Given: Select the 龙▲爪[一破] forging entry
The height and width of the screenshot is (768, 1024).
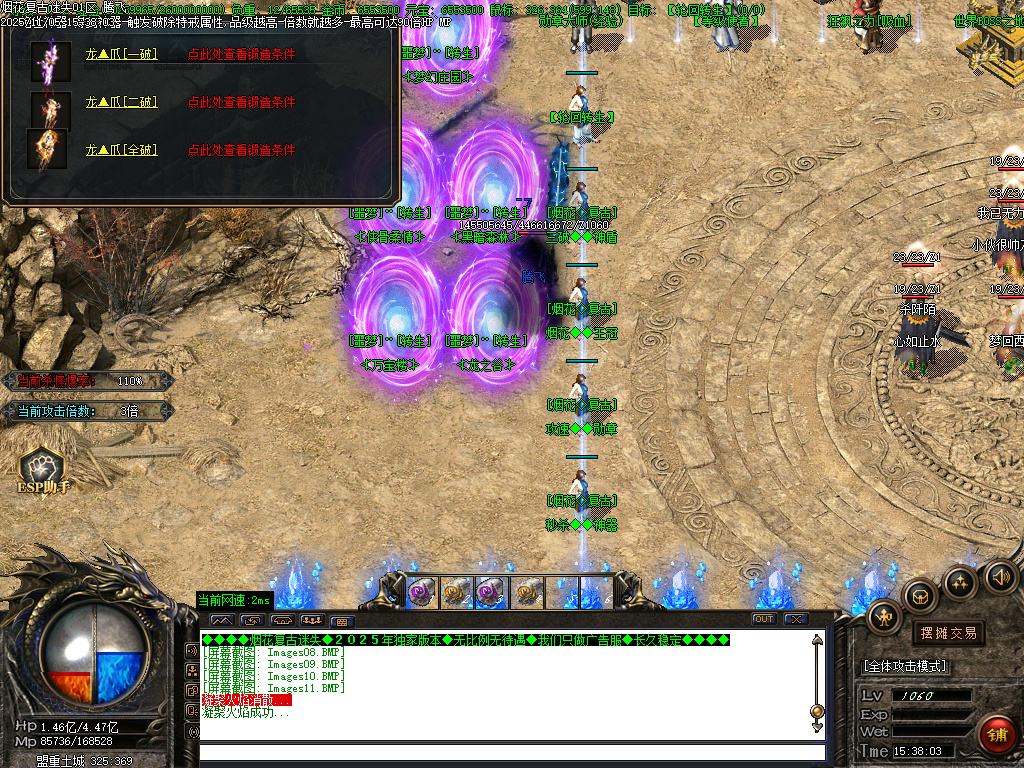Looking at the screenshot, I should point(121,55).
